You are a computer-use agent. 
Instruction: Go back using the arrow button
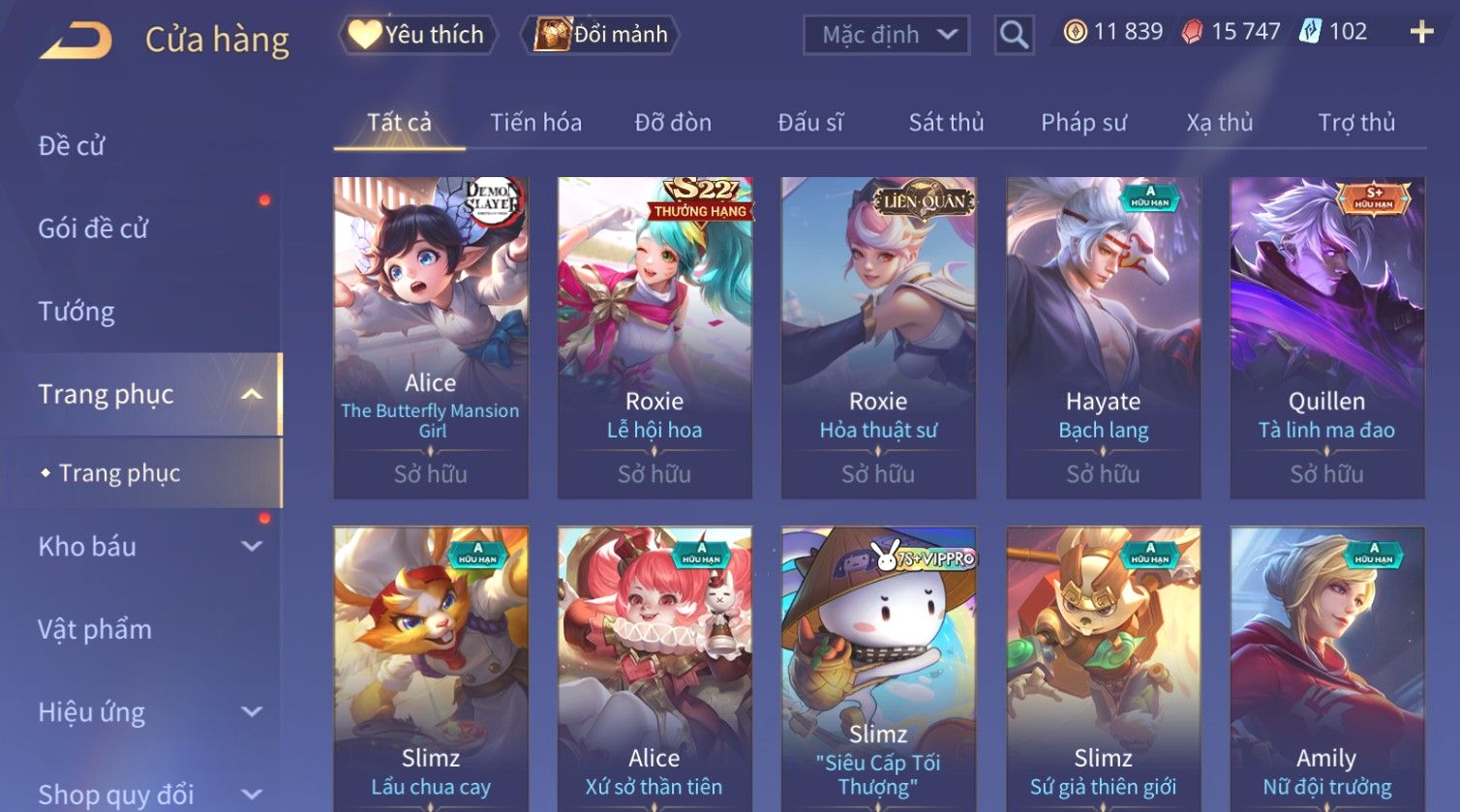pyautogui.click(x=76, y=41)
